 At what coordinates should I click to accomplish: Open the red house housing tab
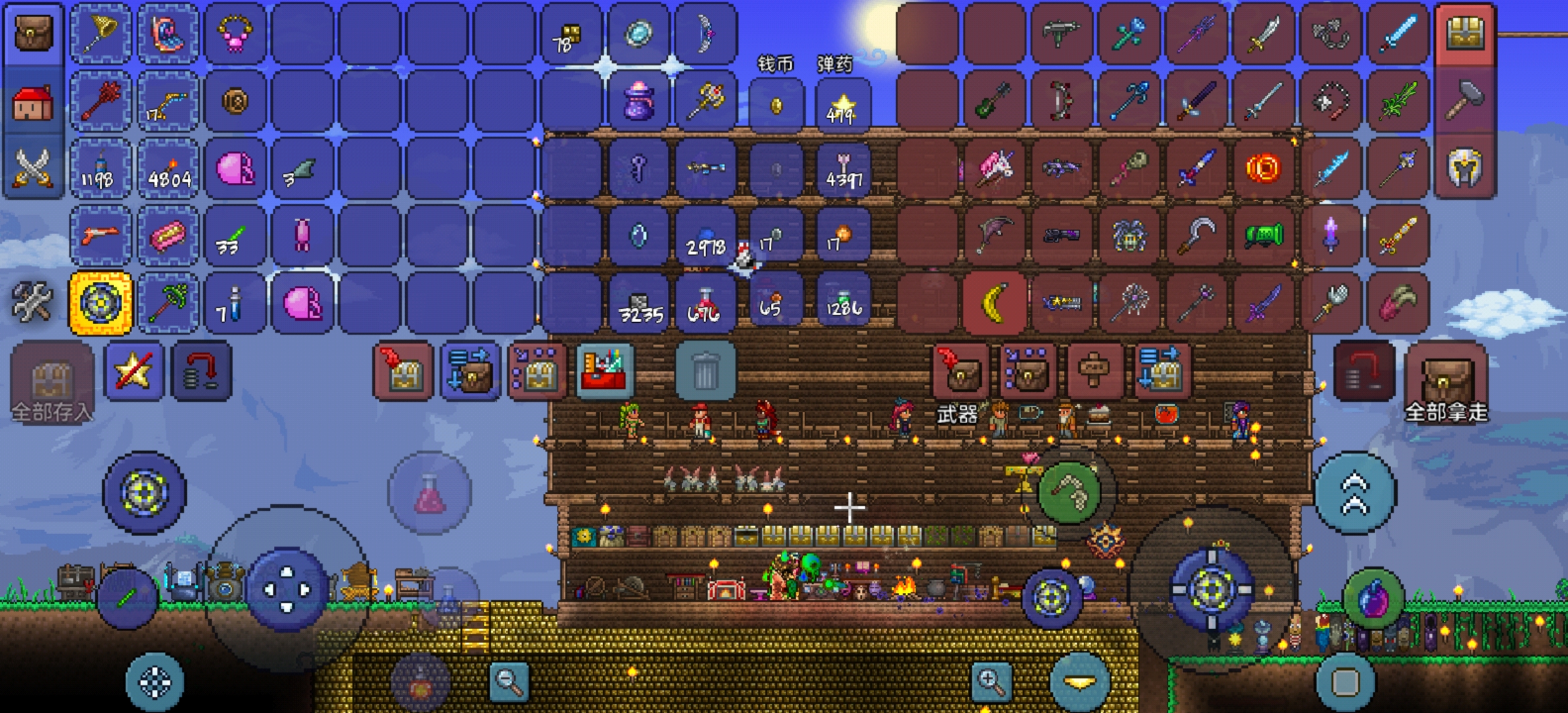point(33,102)
